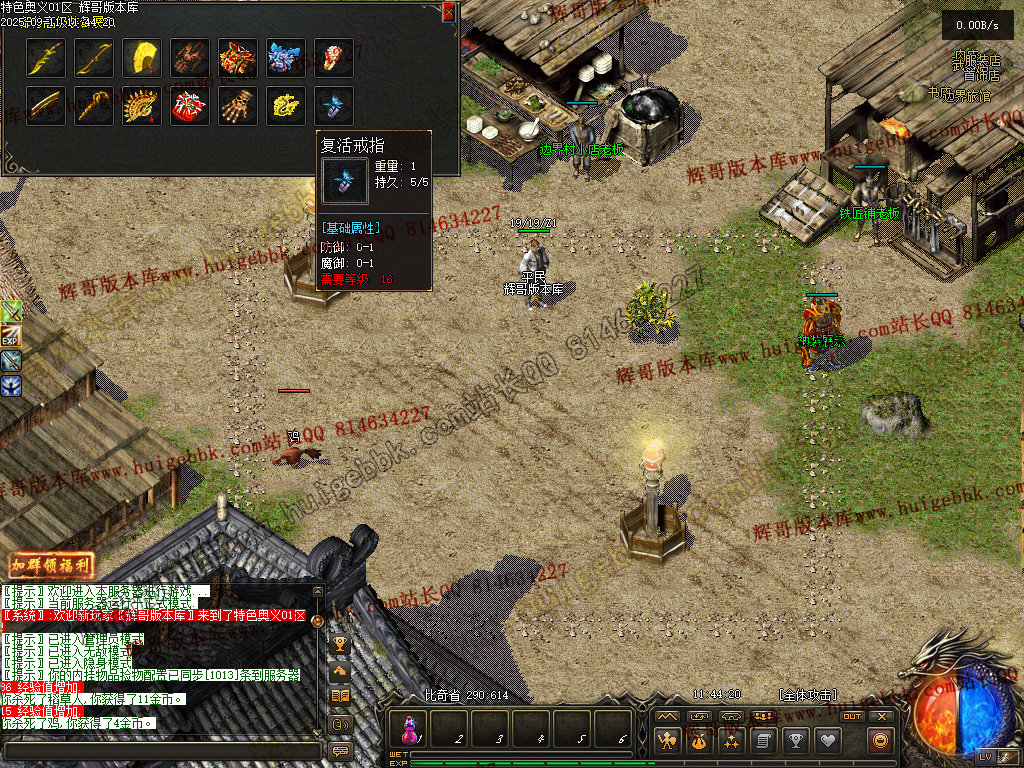The width and height of the screenshot is (1024, 768).
Task: Choose the golden serpent staff item
Action: 94,105
